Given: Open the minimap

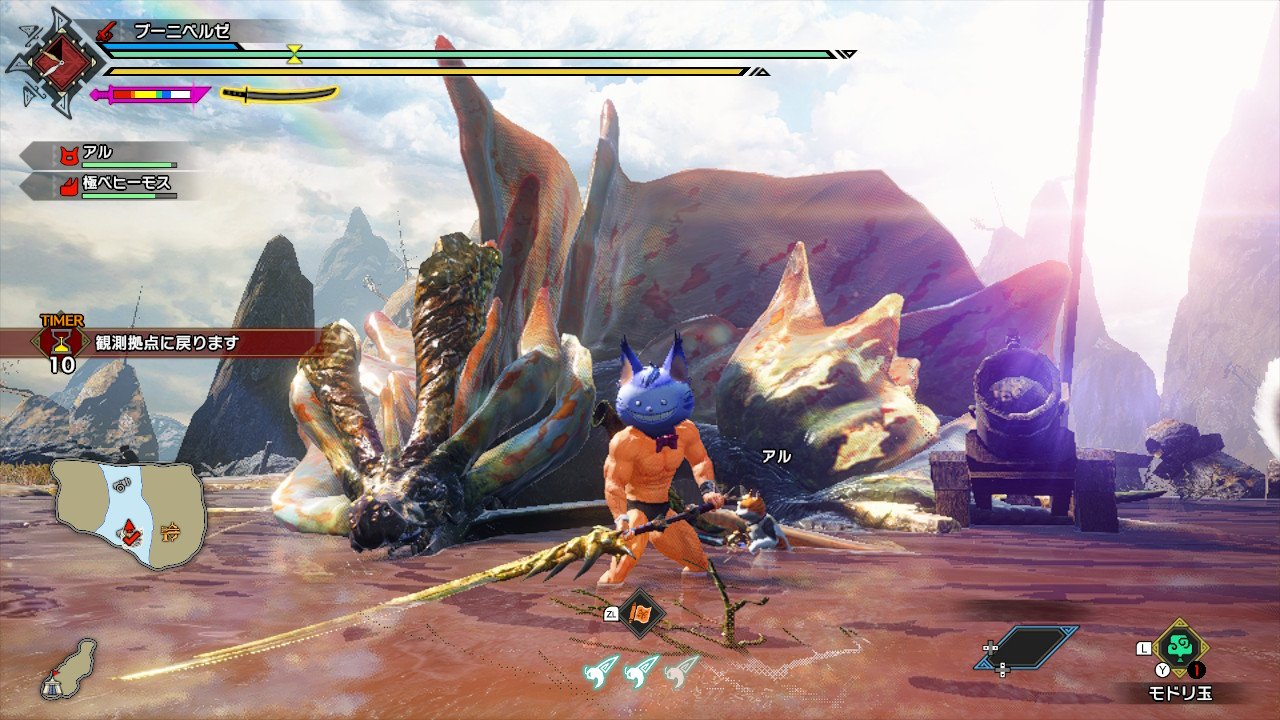Looking at the screenshot, I should coord(130,514).
